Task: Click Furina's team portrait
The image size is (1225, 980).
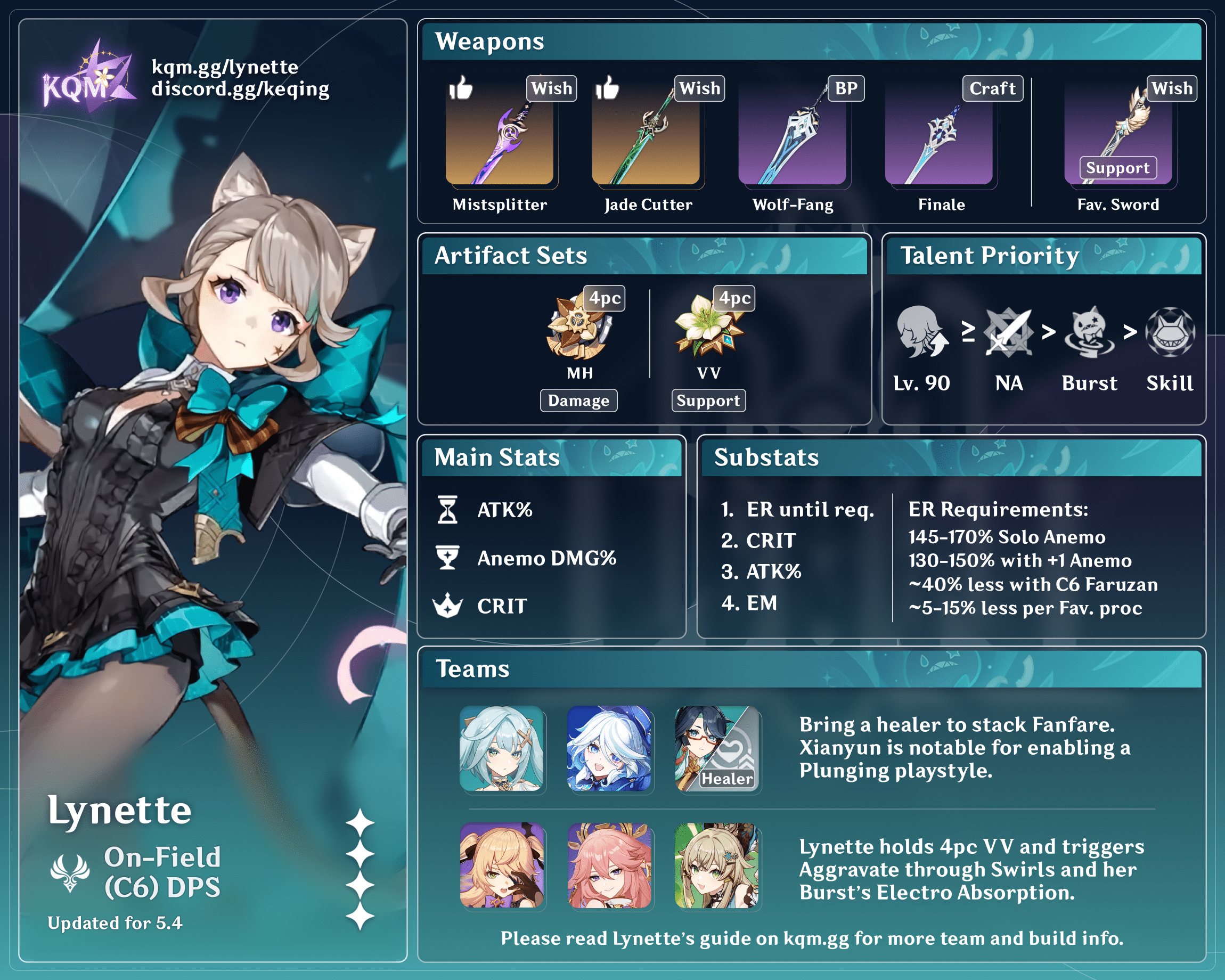Action: tap(609, 748)
